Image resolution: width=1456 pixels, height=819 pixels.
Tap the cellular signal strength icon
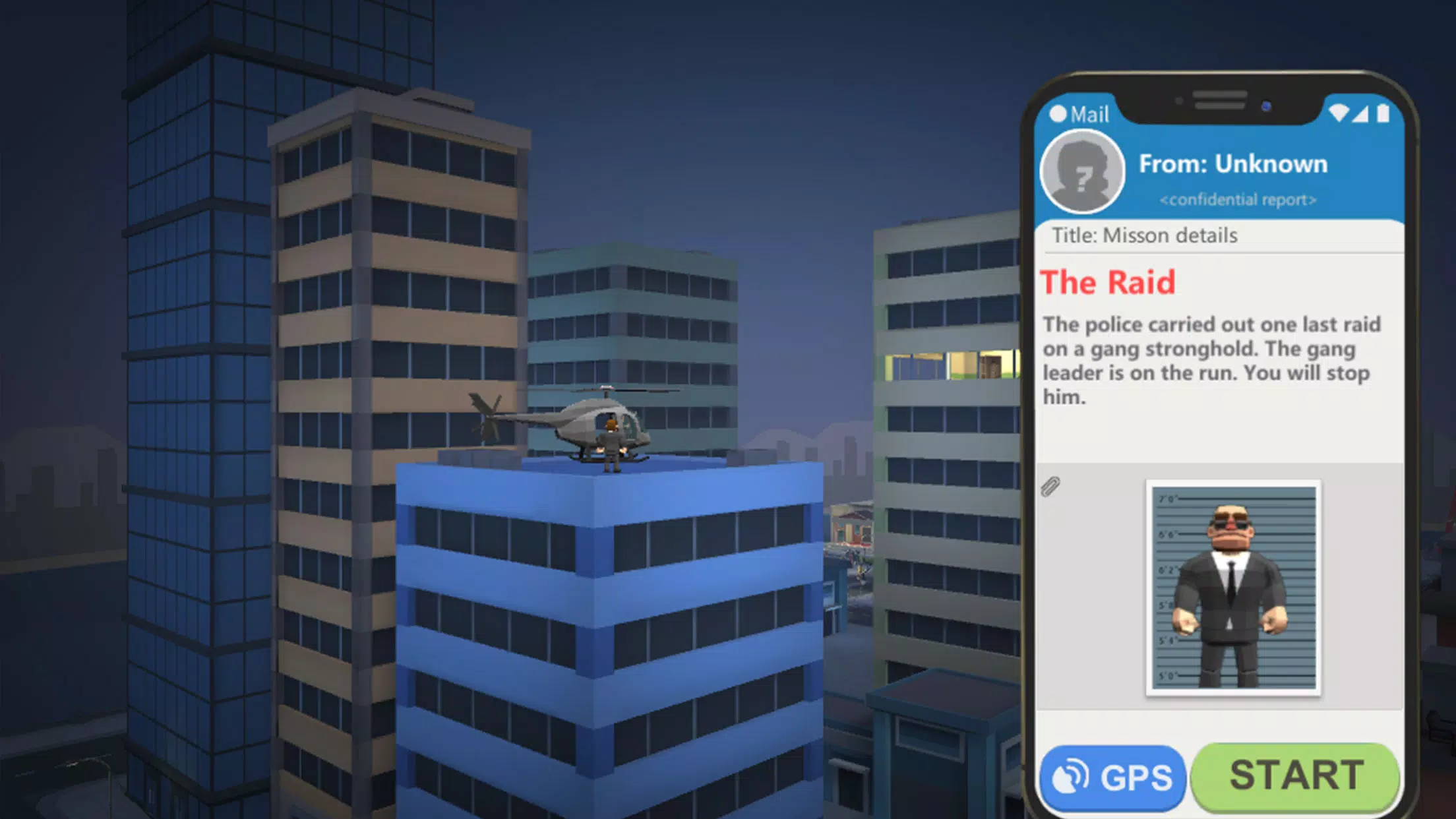point(1360,115)
